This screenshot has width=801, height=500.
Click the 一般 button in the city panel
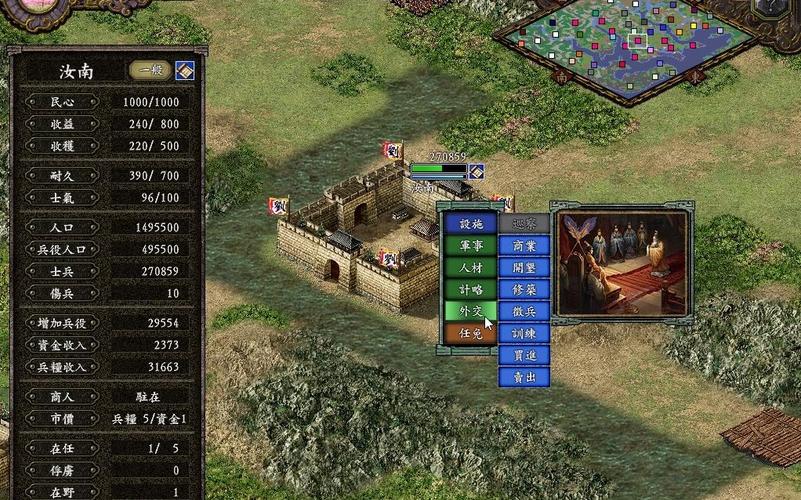151,70
